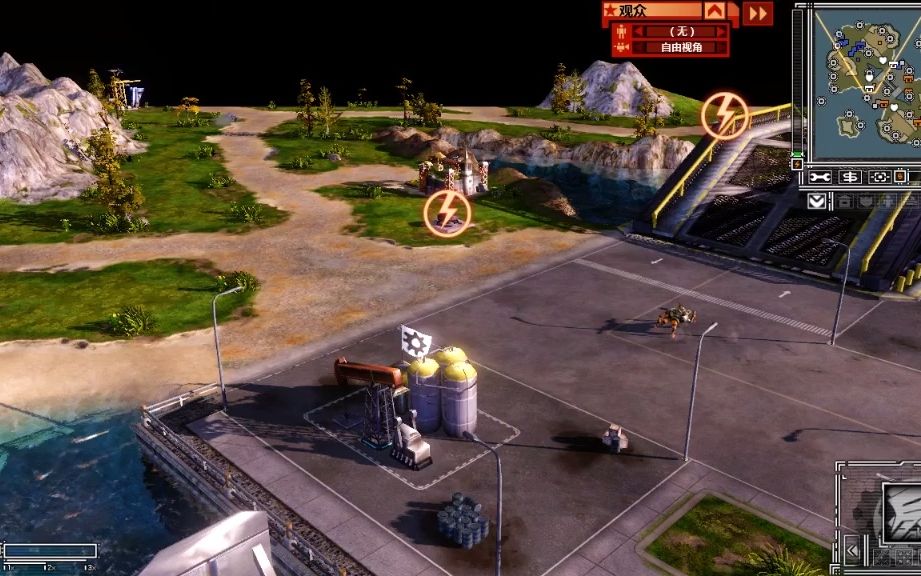Screen dimensions: 921x576
Task: Switch camera view with the left arrow beside 自由视角
Action: 637,47
